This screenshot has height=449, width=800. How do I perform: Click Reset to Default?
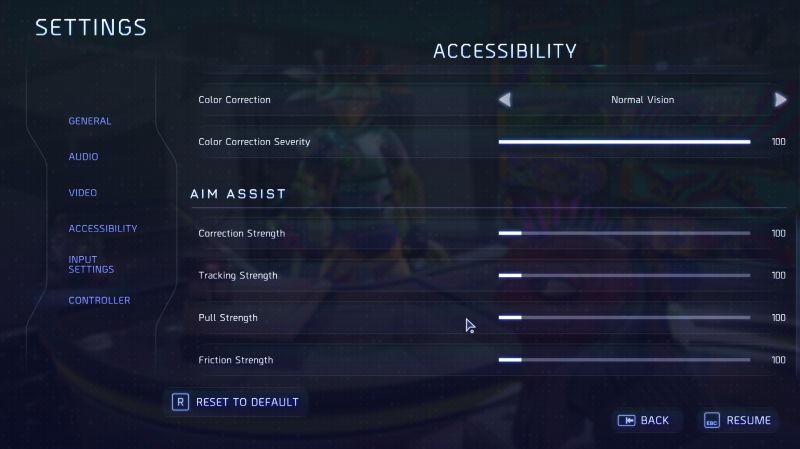coord(237,402)
